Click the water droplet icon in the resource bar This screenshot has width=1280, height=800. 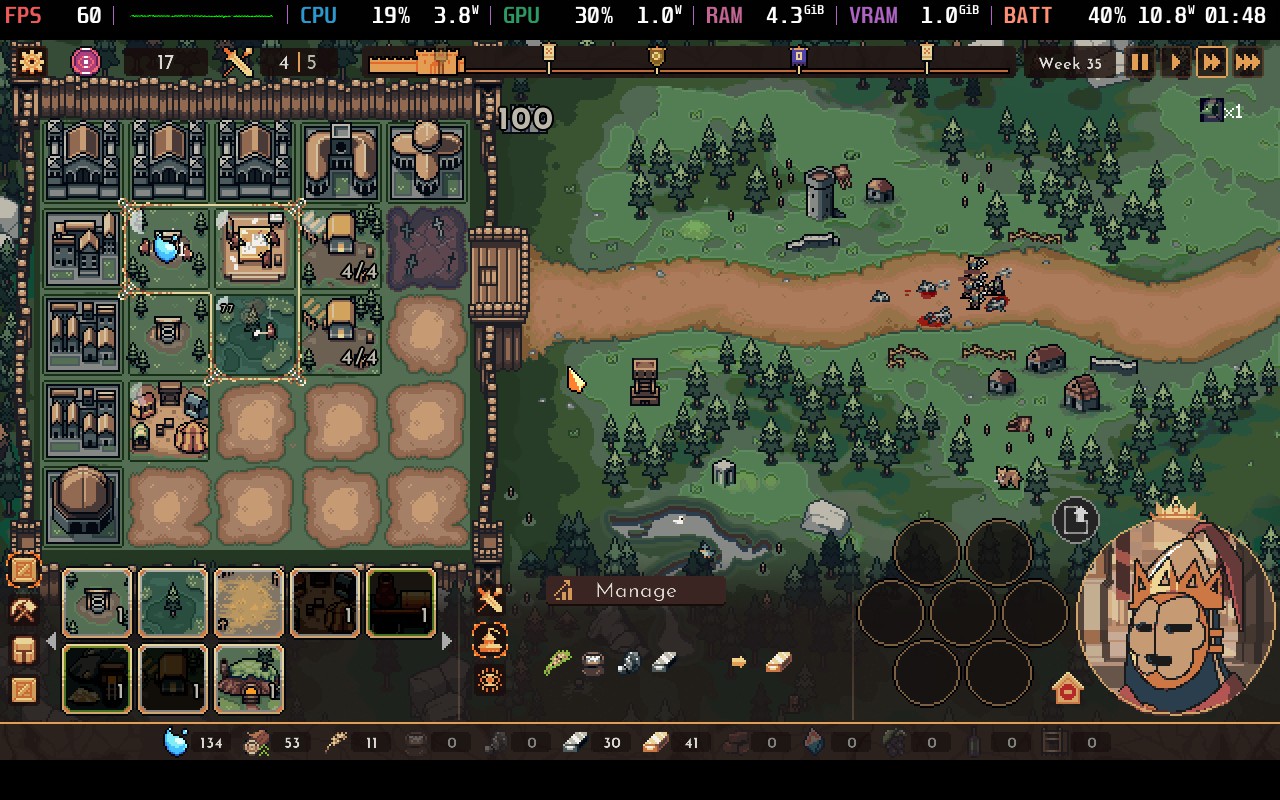[174, 742]
